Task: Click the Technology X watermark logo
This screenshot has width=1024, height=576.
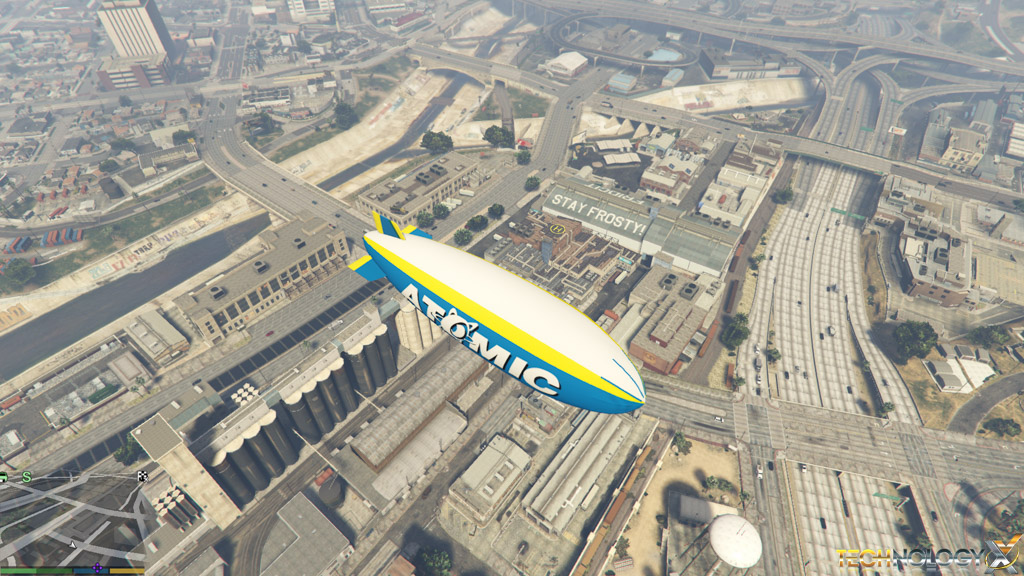Action: click(x=927, y=556)
